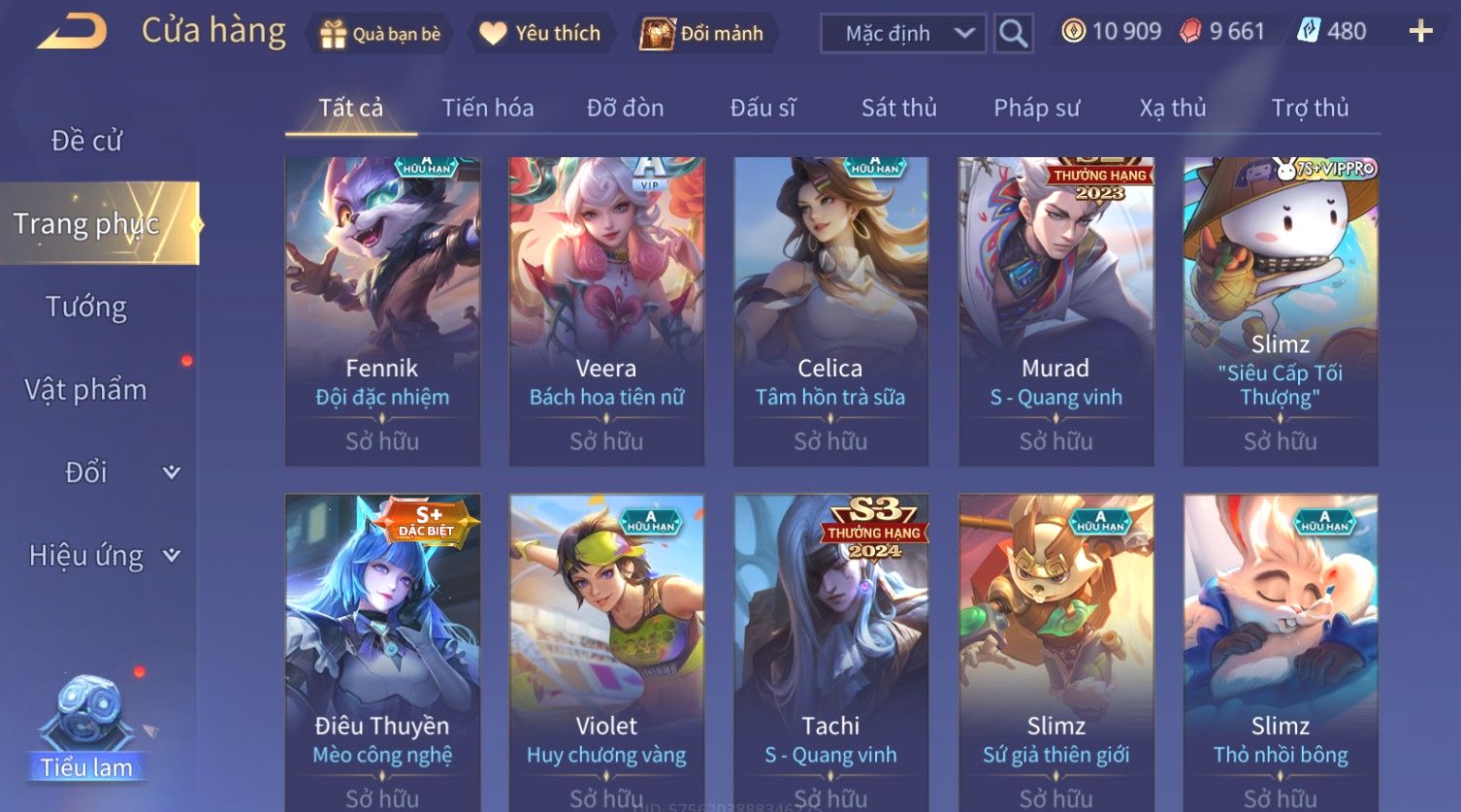The image size is (1461, 812).
Task: Select the Sát thủ category tab
Action: coord(898,108)
